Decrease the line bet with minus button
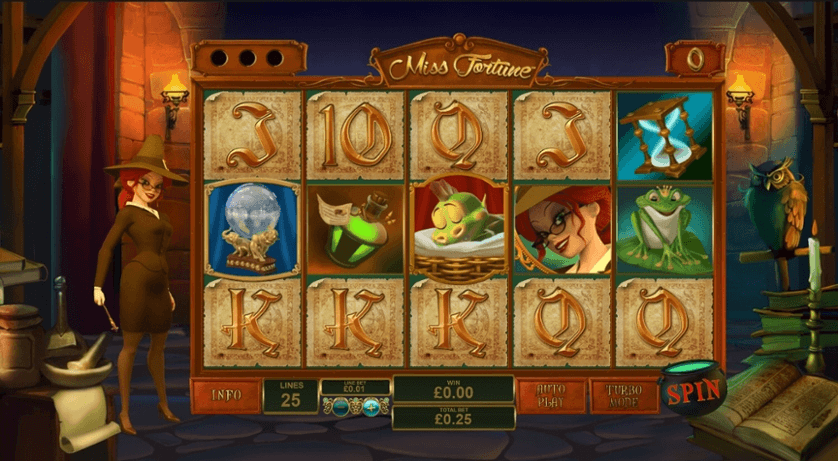The width and height of the screenshot is (838, 461). click(342, 405)
